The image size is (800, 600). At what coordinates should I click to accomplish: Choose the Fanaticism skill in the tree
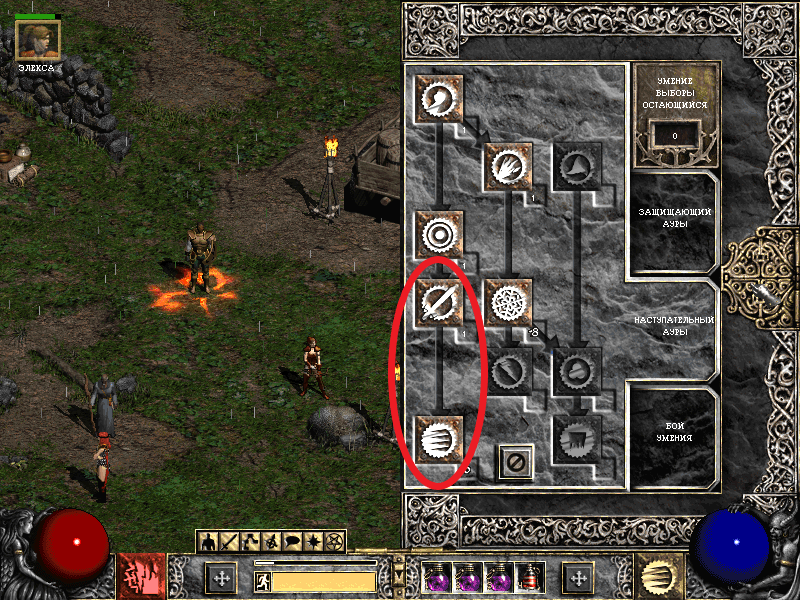pos(439,439)
